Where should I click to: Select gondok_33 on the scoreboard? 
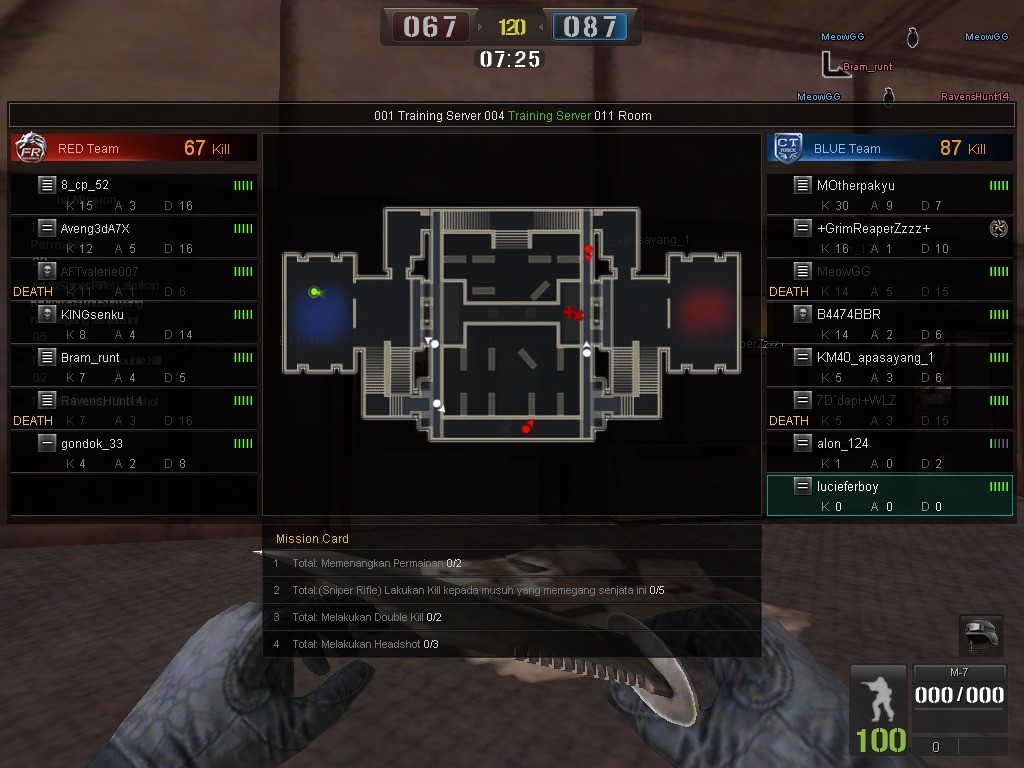tap(133, 452)
